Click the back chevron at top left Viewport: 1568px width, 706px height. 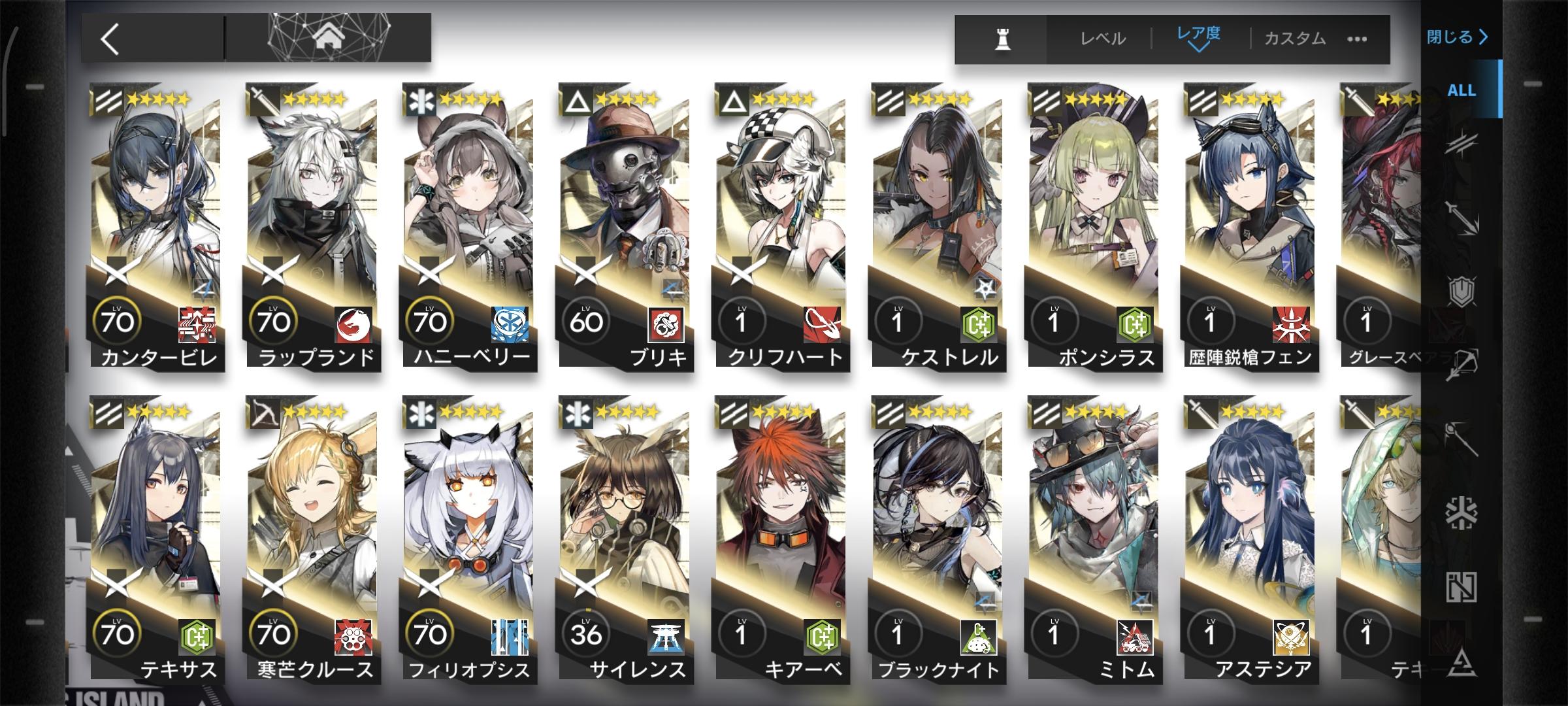[110, 38]
